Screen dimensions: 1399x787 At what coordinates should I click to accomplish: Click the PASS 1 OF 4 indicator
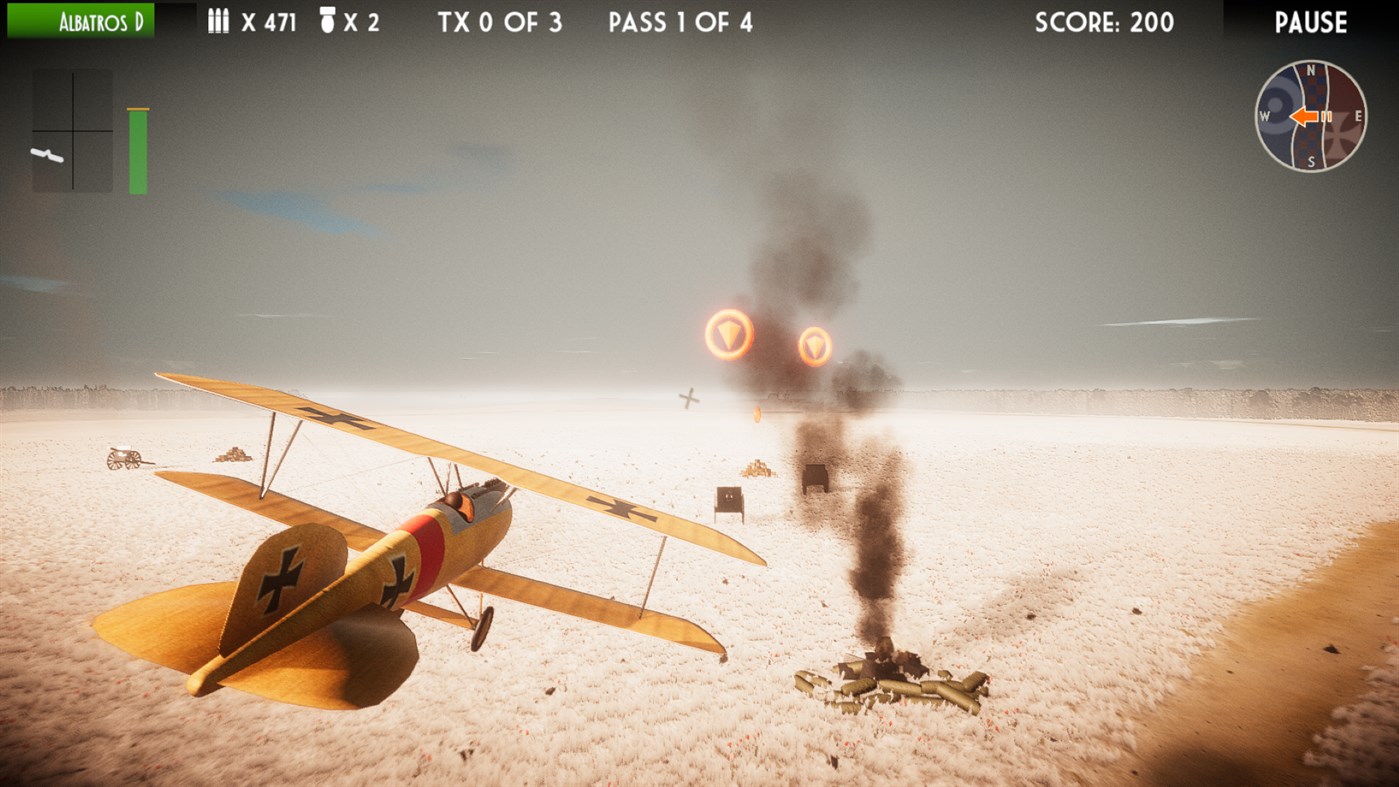coord(680,21)
